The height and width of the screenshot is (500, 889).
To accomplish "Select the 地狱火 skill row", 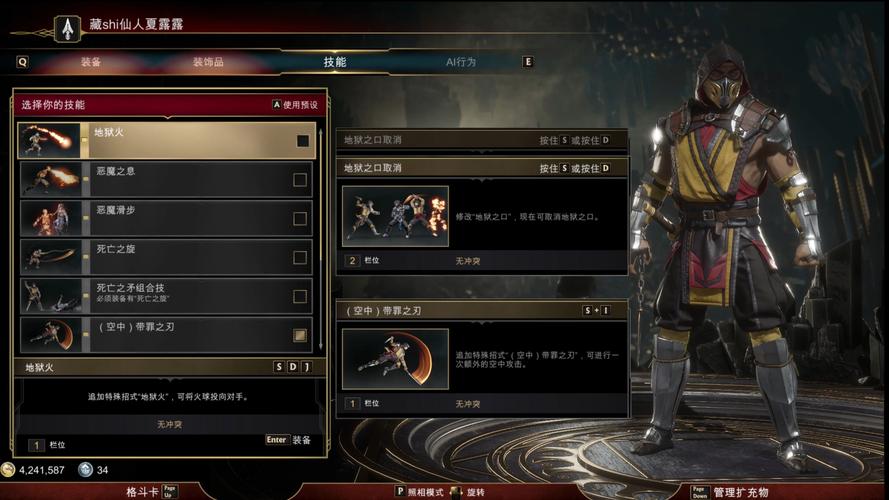I will (166, 140).
